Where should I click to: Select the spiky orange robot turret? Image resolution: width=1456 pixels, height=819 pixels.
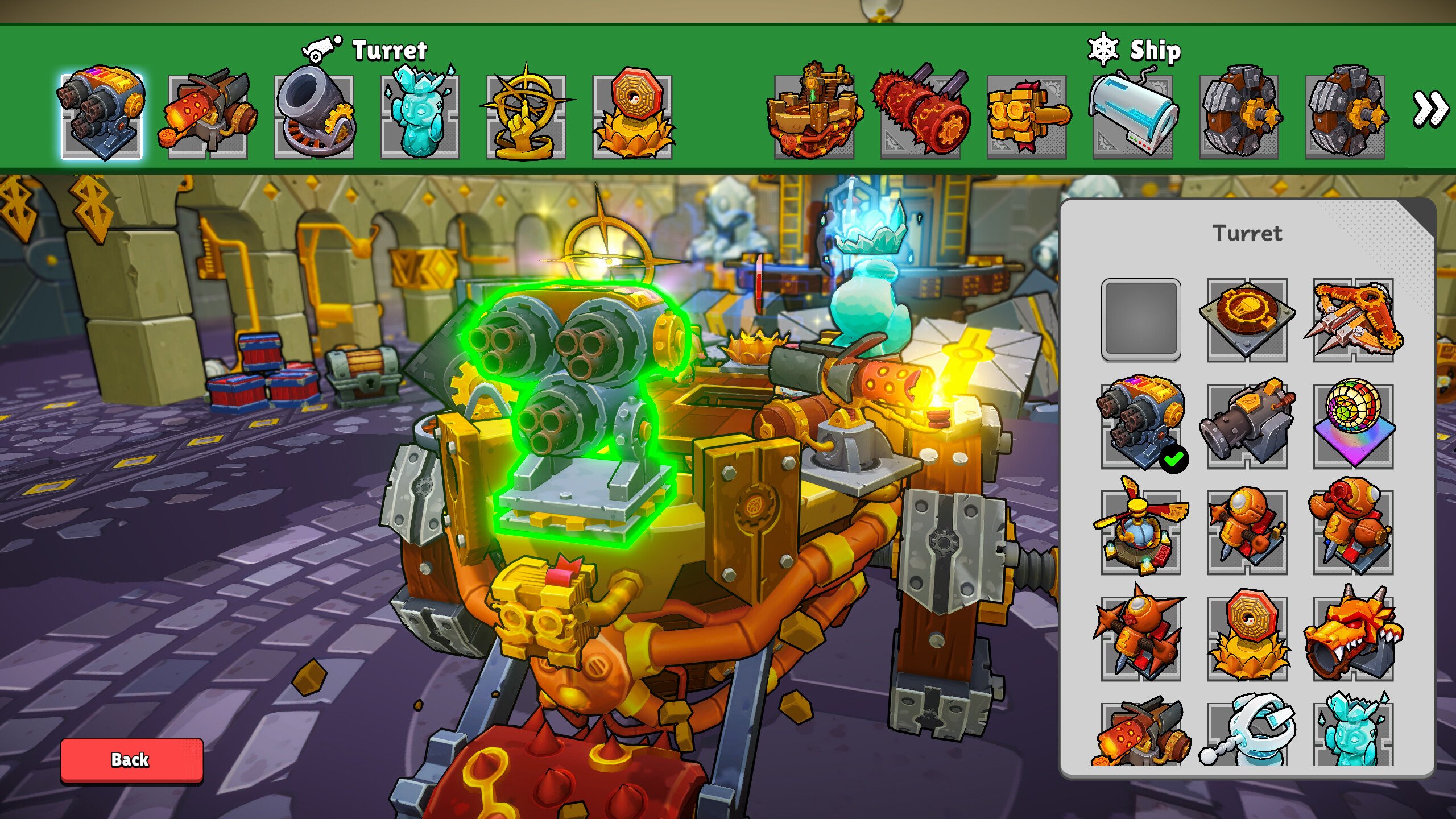(1141, 637)
